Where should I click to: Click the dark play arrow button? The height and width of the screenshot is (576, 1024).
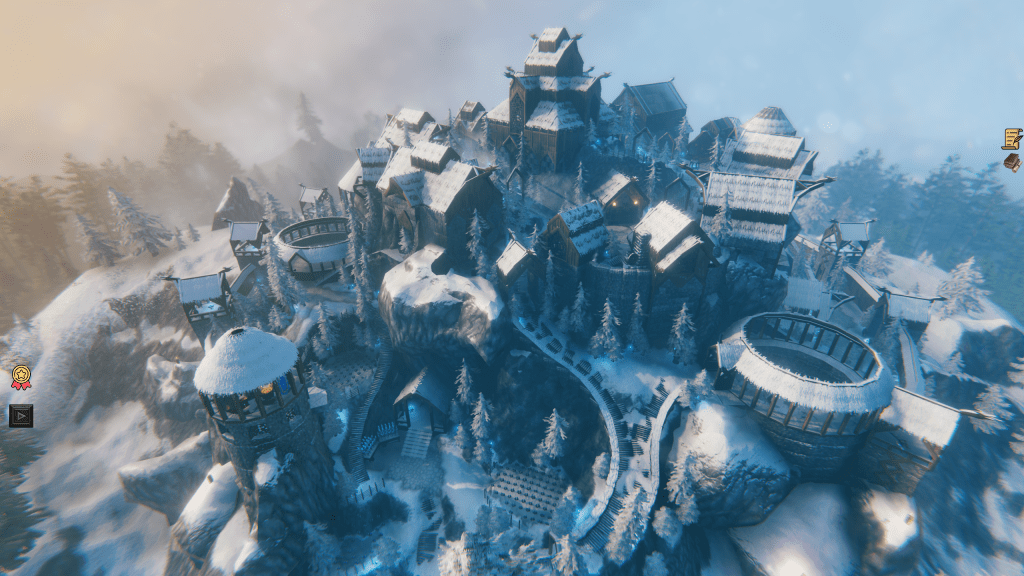click(x=21, y=415)
